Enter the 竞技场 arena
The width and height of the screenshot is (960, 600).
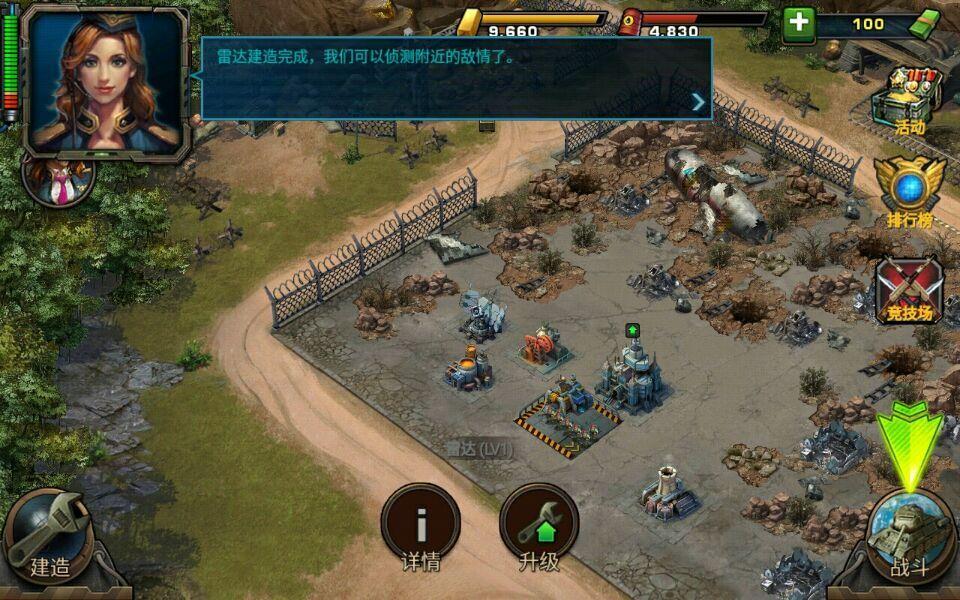tap(908, 290)
